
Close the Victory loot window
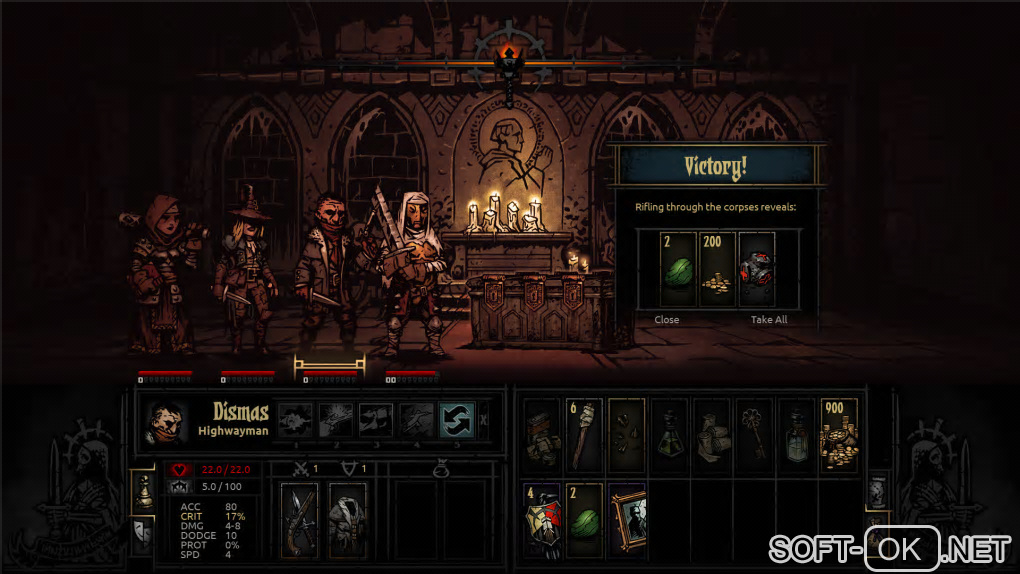point(666,320)
